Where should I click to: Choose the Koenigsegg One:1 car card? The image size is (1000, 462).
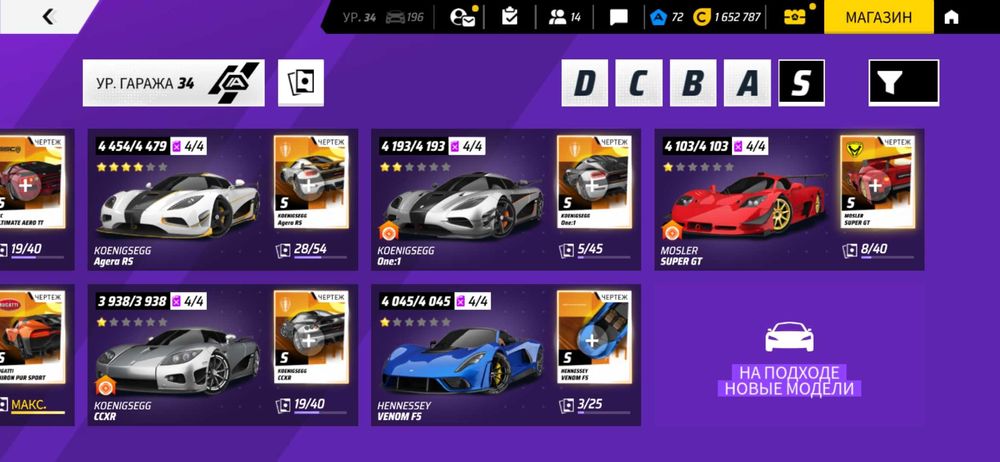pyautogui.click(x=463, y=200)
